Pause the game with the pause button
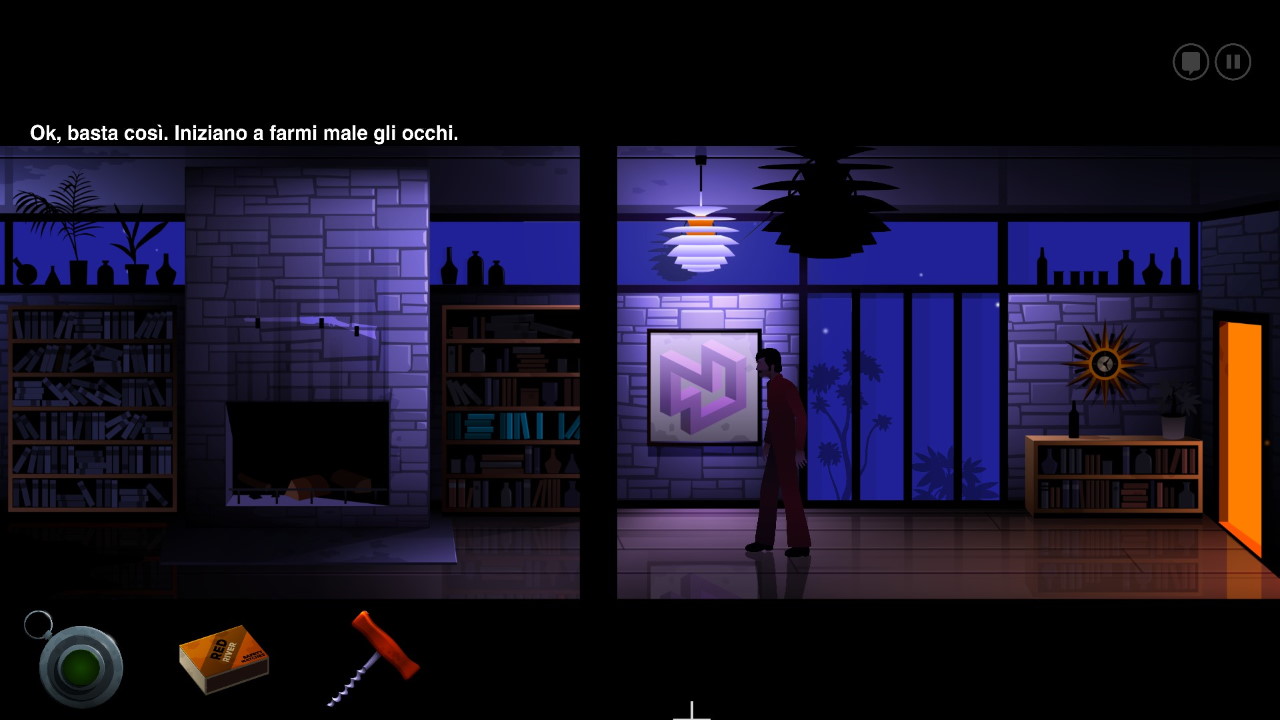 click(1233, 62)
